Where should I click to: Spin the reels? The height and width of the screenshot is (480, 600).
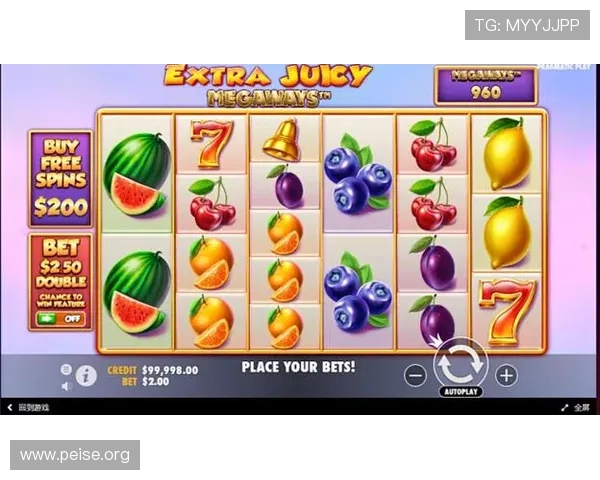[460, 362]
